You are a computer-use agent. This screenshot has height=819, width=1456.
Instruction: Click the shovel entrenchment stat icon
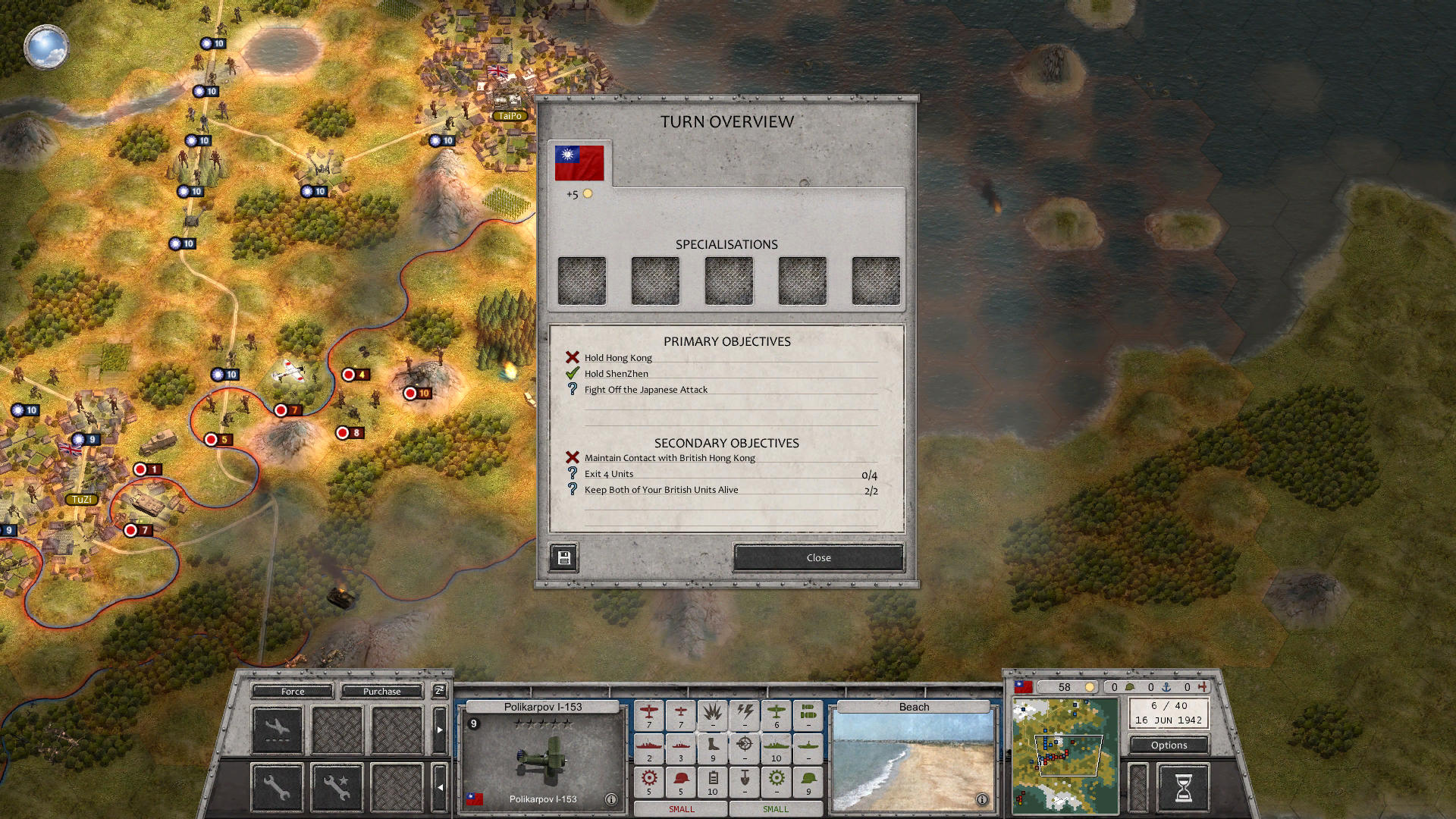click(x=745, y=780)
